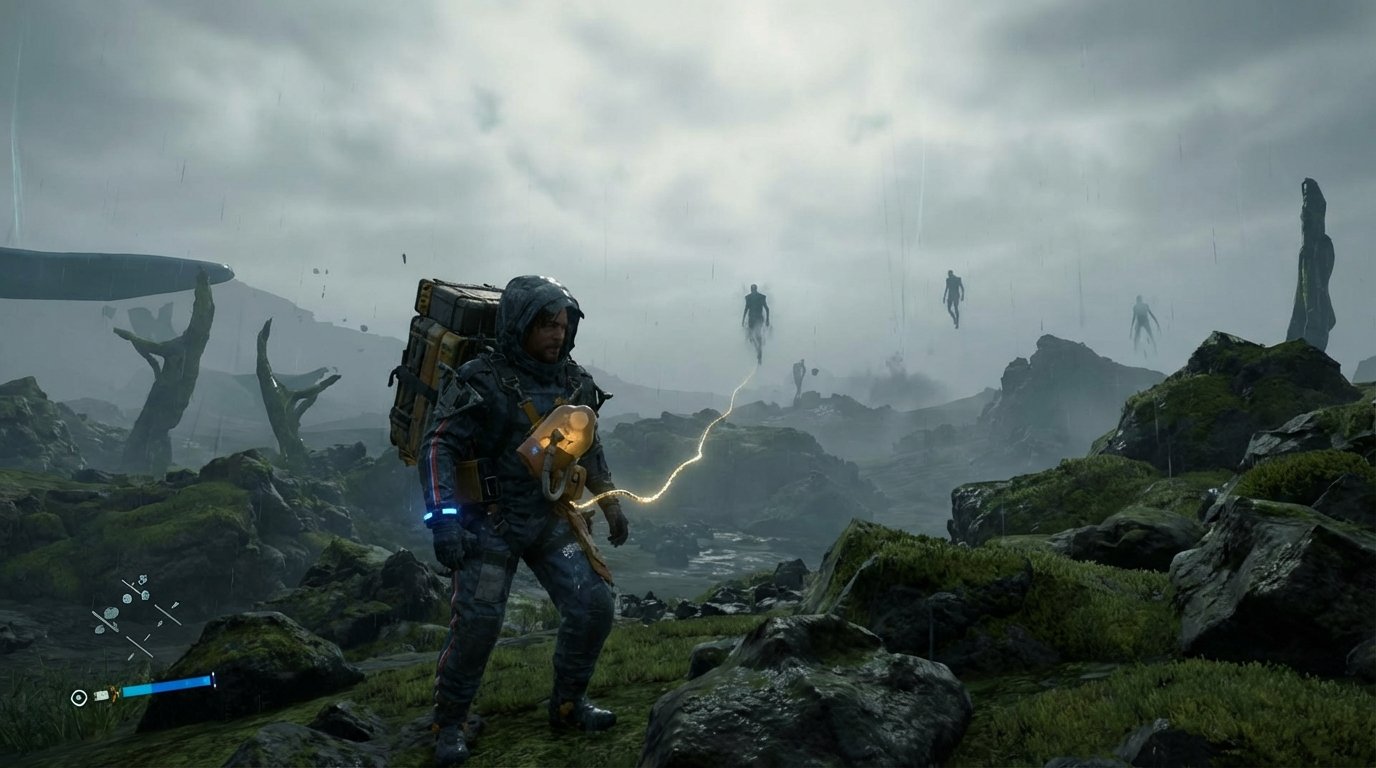The width and height of the screenshot is (1376, 768).
Task: Click the small pebble icon below the cargo cluster
Action: (100, 630)
